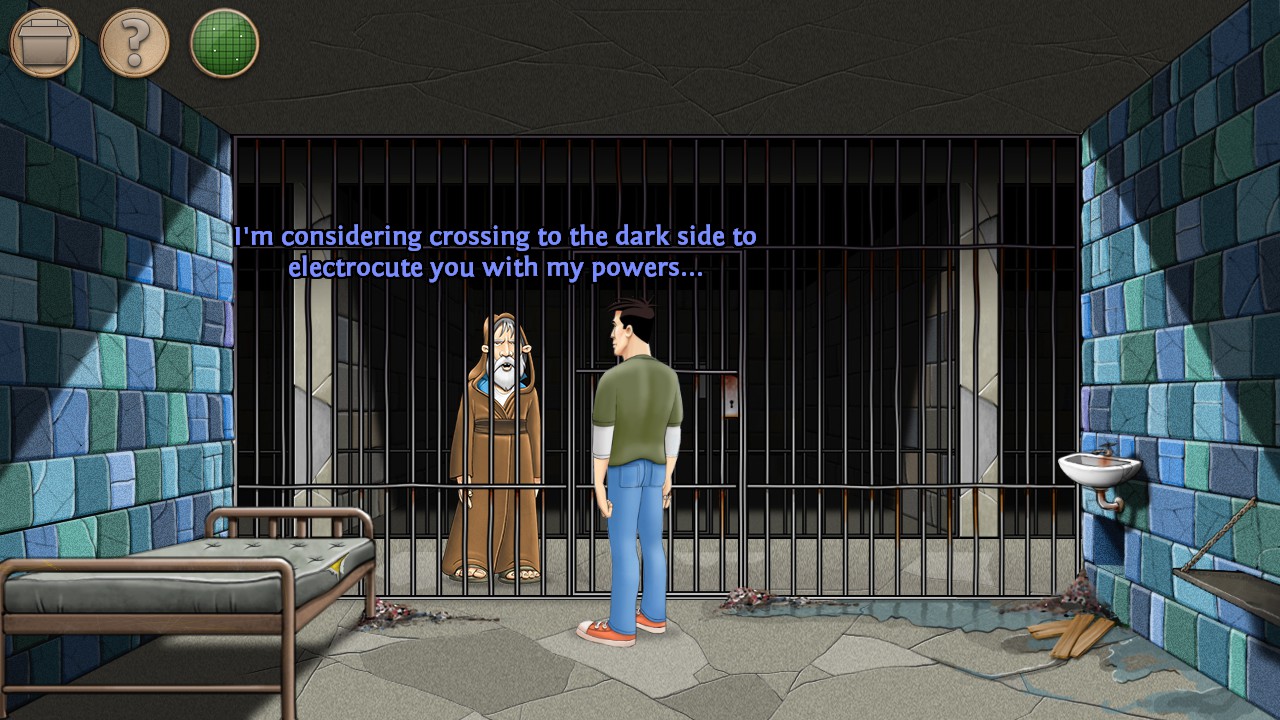Click the question mark help icon
1280x720 pixels.
tap(133, 41)
